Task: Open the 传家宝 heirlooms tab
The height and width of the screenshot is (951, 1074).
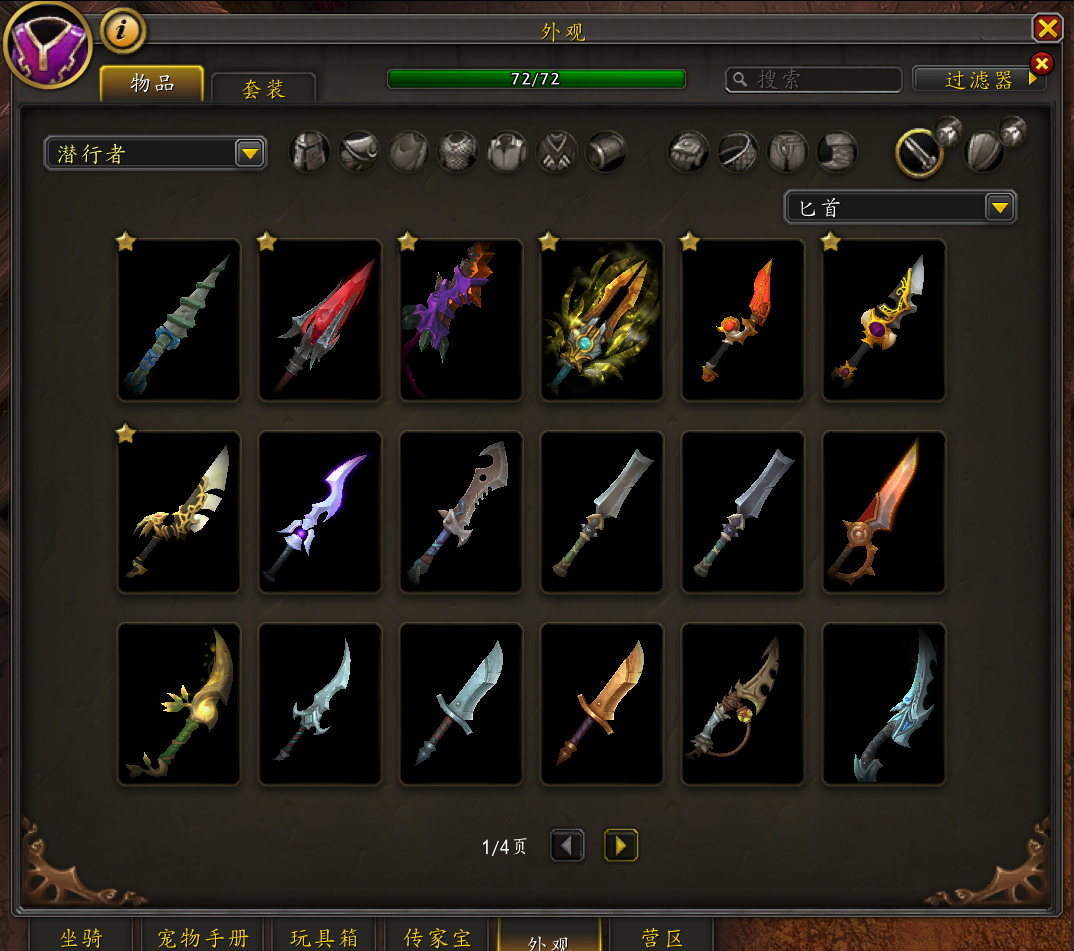Action: point(437,938)
